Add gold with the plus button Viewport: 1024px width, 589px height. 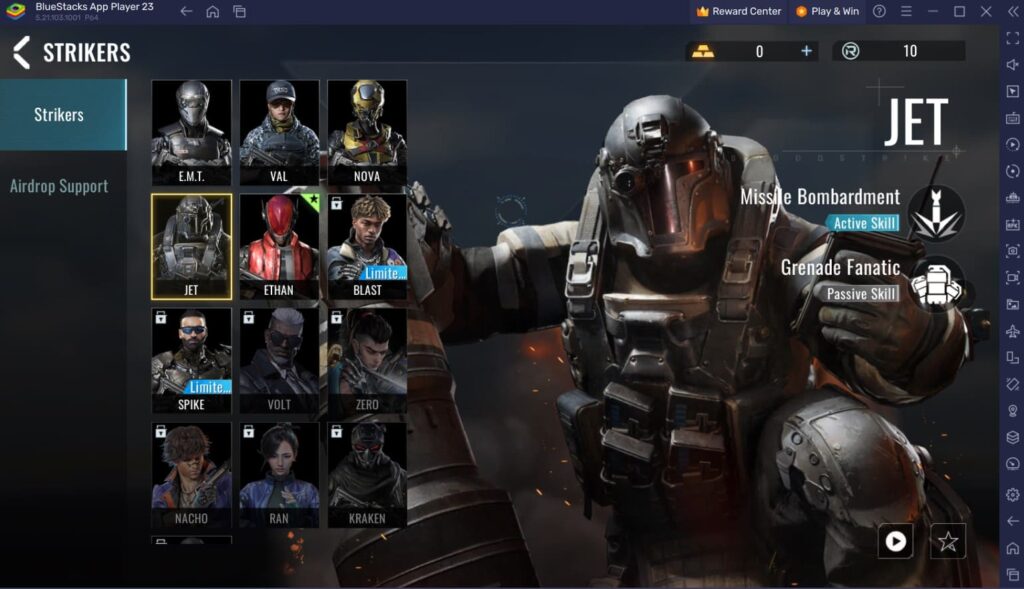[x=807, y=52]
